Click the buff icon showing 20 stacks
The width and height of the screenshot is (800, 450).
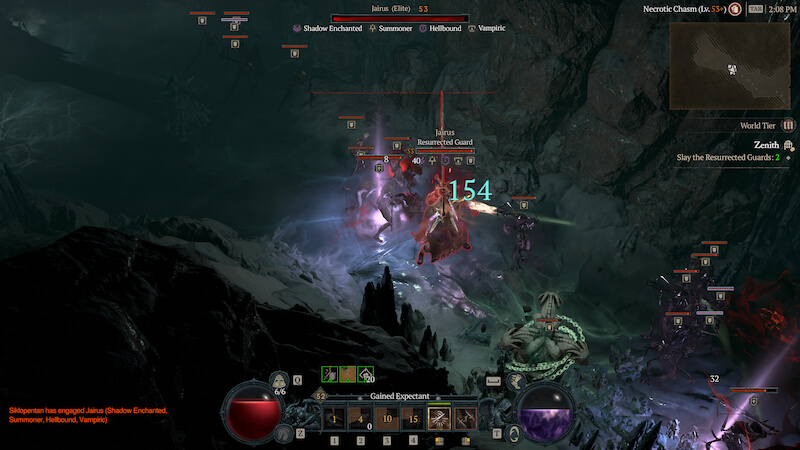pos(367,374)
